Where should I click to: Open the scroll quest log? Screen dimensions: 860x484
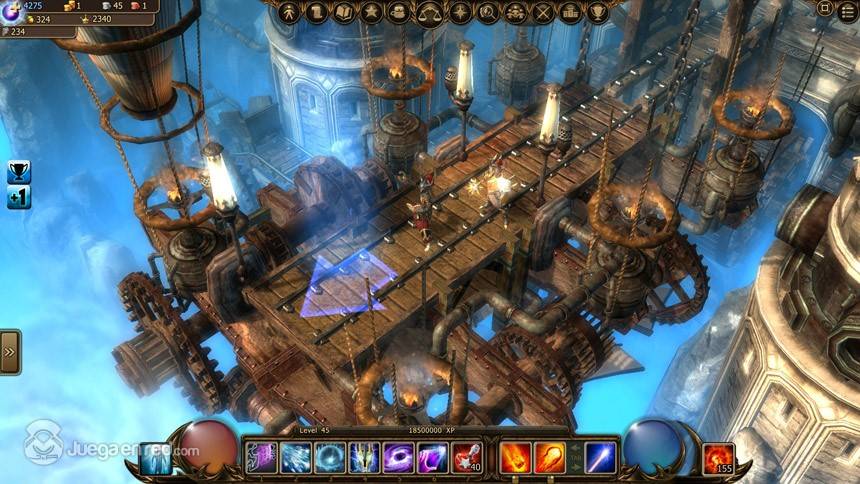pos(317,13)
